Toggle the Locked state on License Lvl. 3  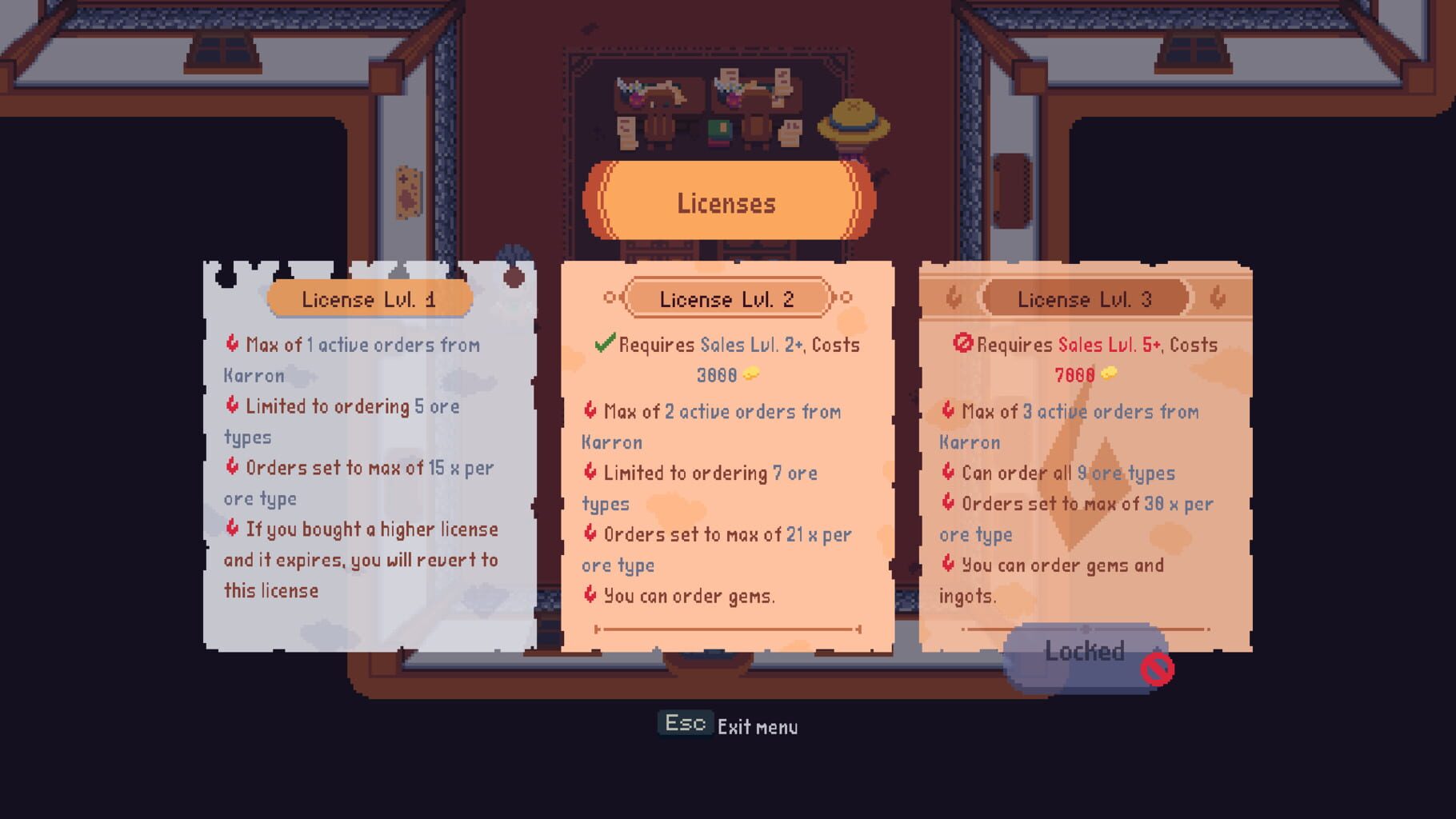1086,652
